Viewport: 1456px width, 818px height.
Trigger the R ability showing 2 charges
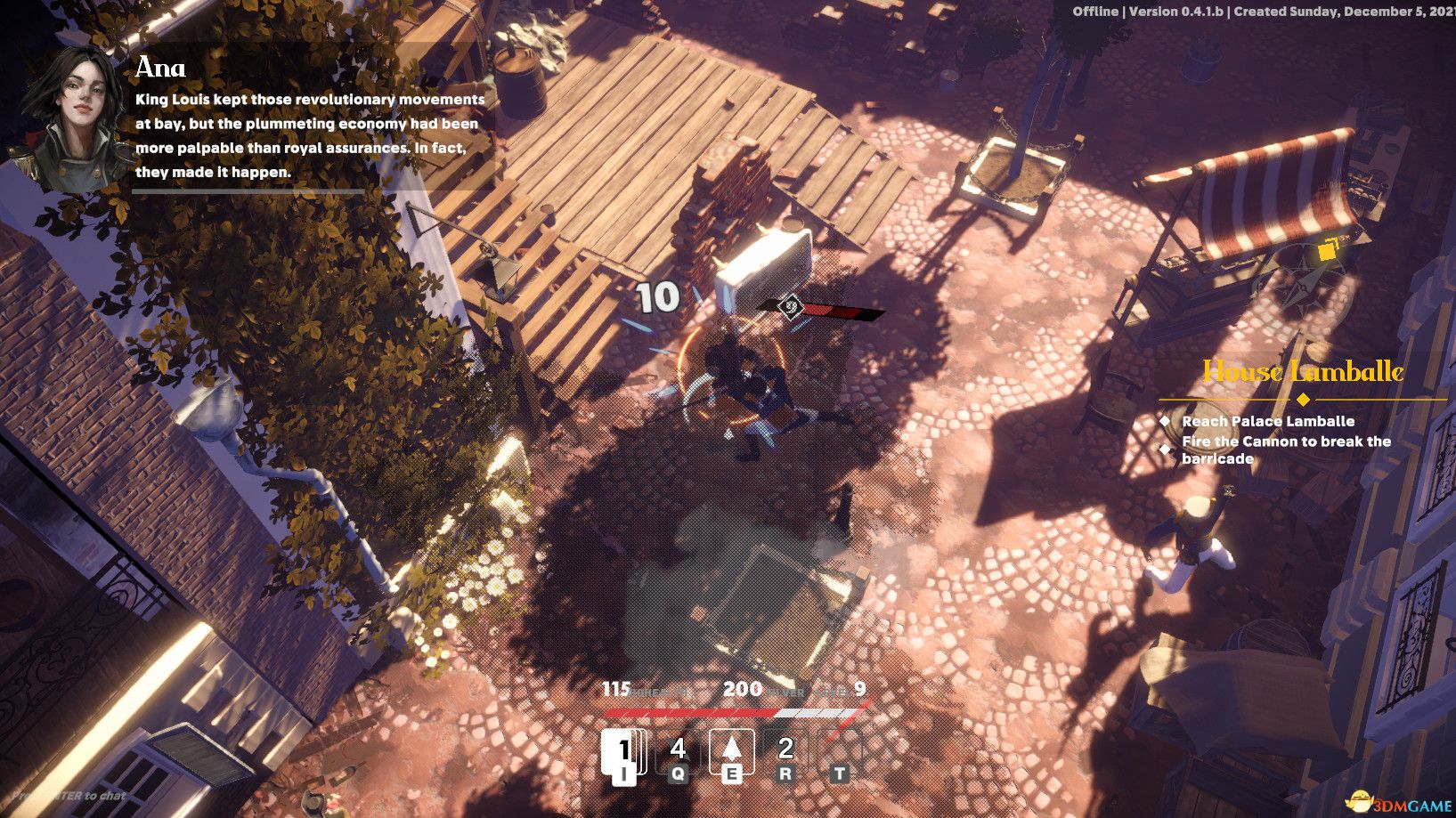[x=785, y=751]
